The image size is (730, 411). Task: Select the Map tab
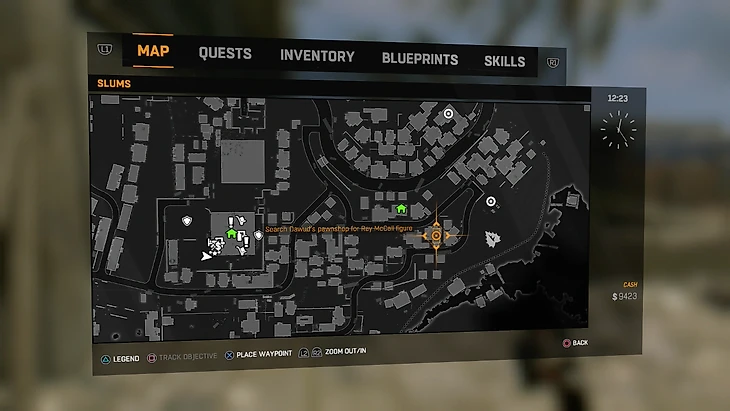click(153, 51)
